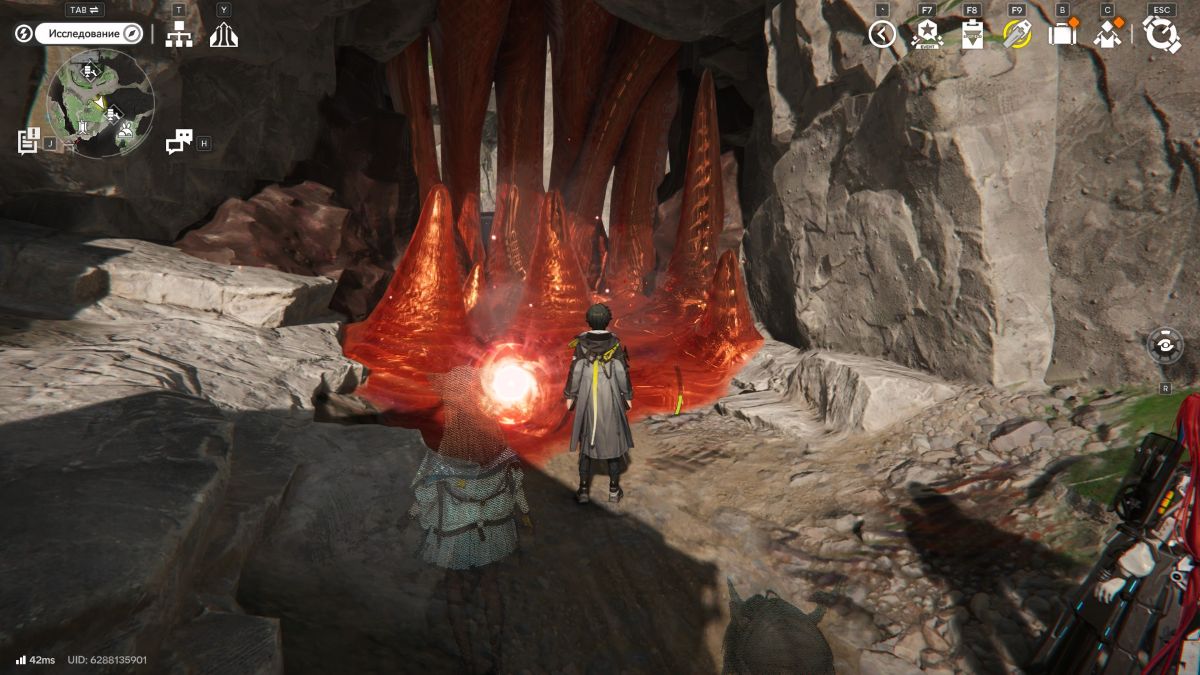Click the circled left-arrow back icon
This screenshot has width=1200, height=675.
[x=881, y=35]
